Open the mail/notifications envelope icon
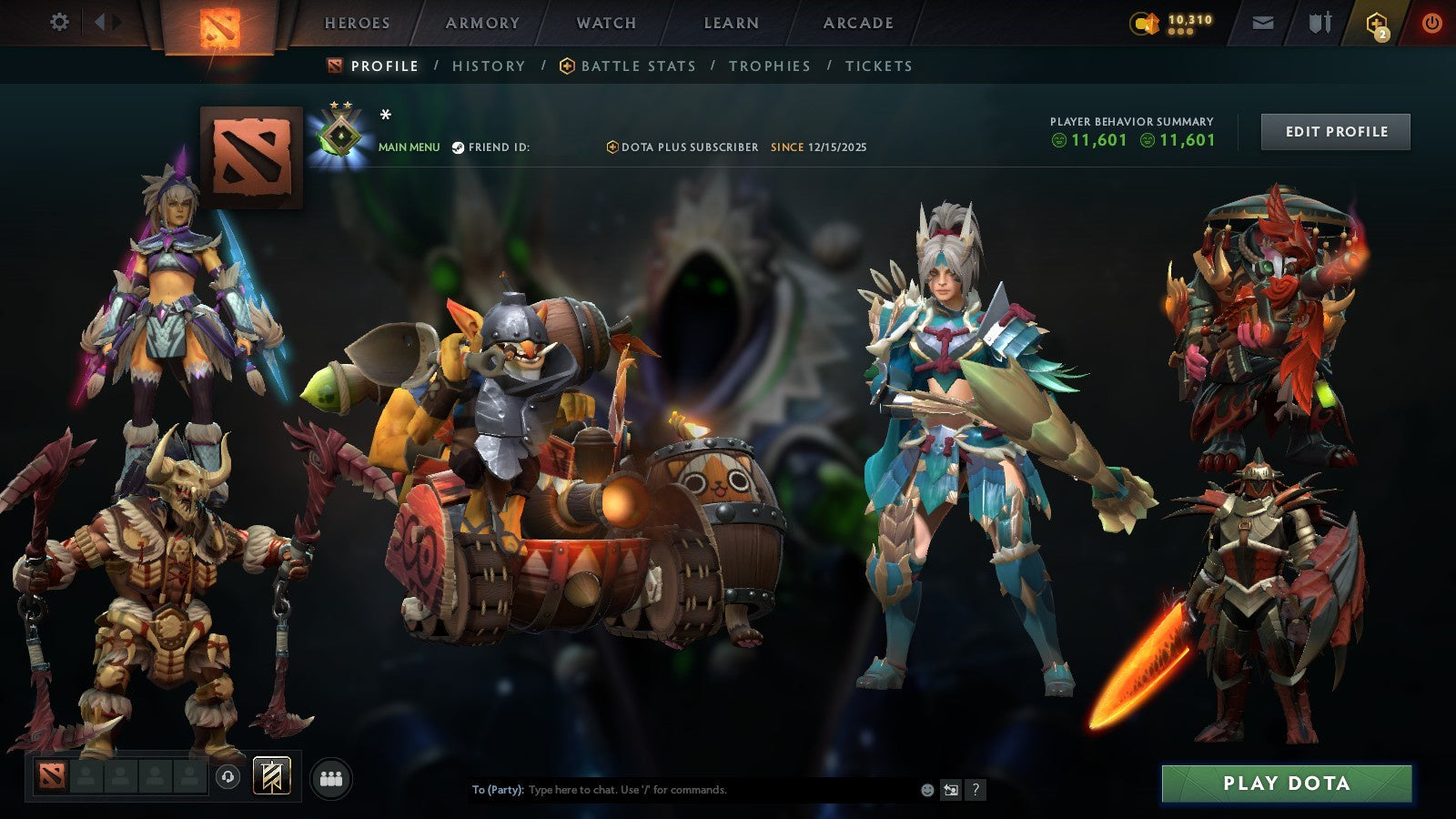1456x819 pixels. 1263,24
